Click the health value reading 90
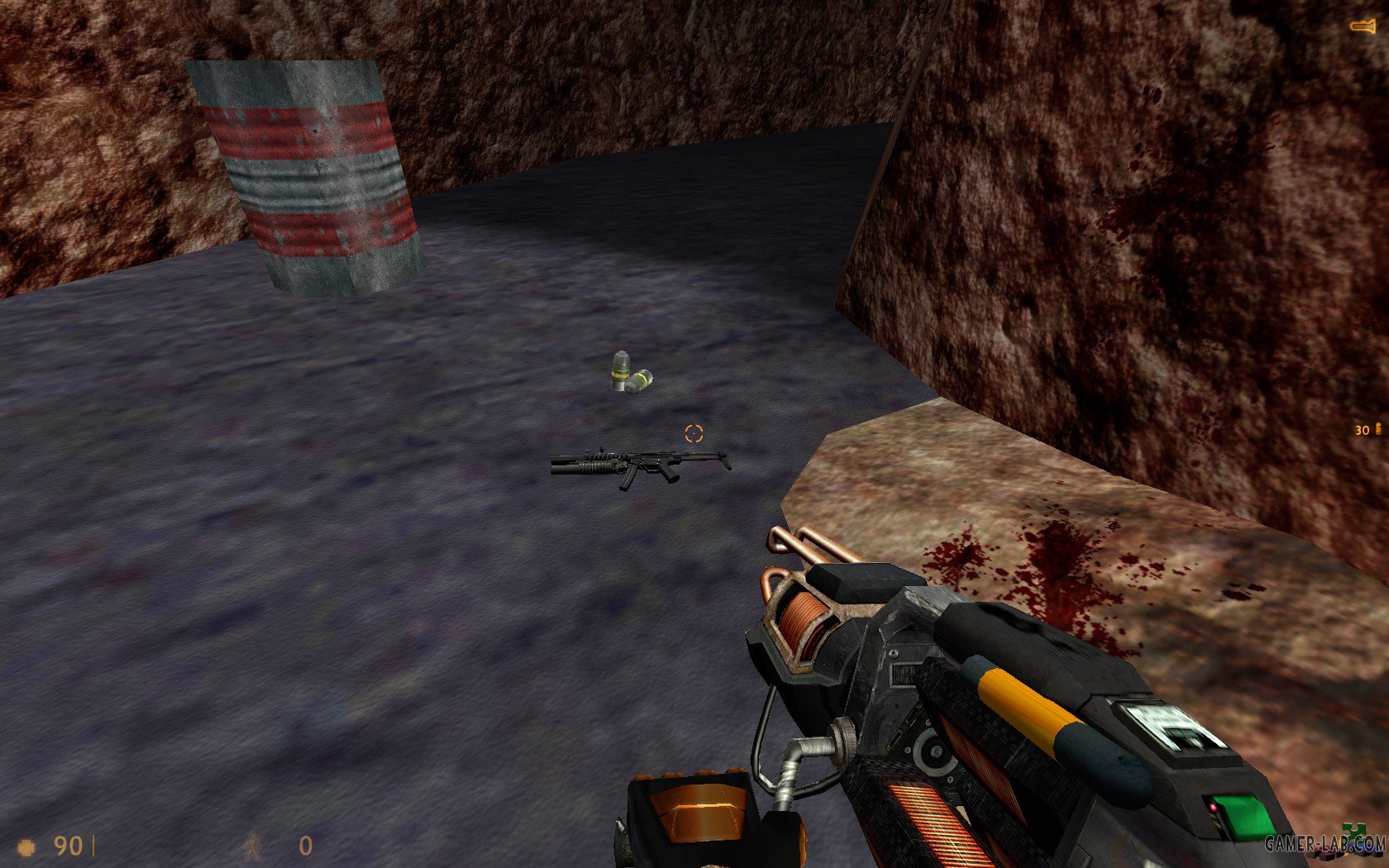 click(68, 846)
